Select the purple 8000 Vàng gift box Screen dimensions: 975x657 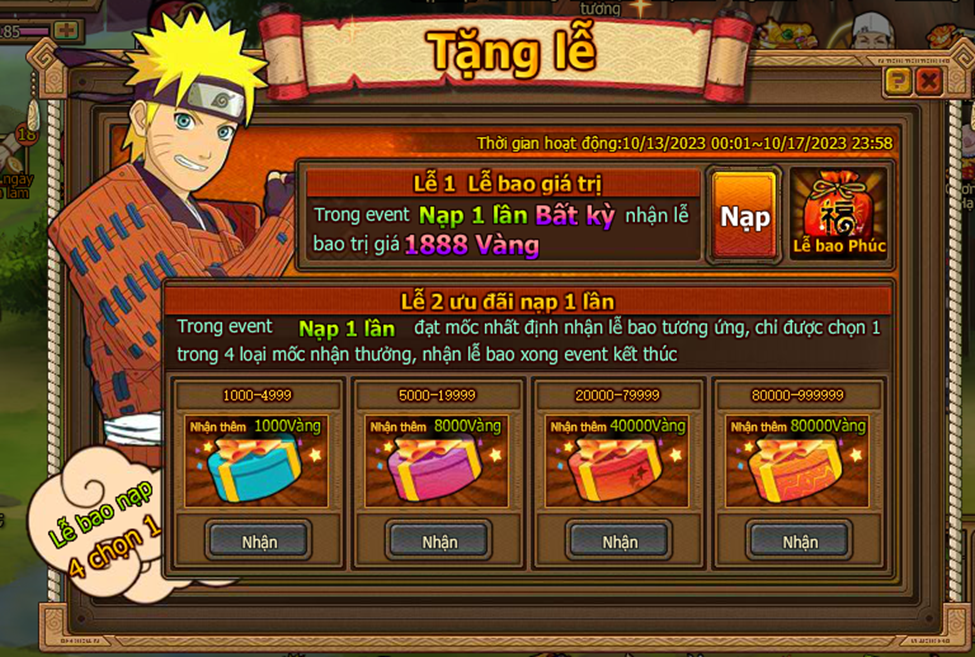[437, 468]
